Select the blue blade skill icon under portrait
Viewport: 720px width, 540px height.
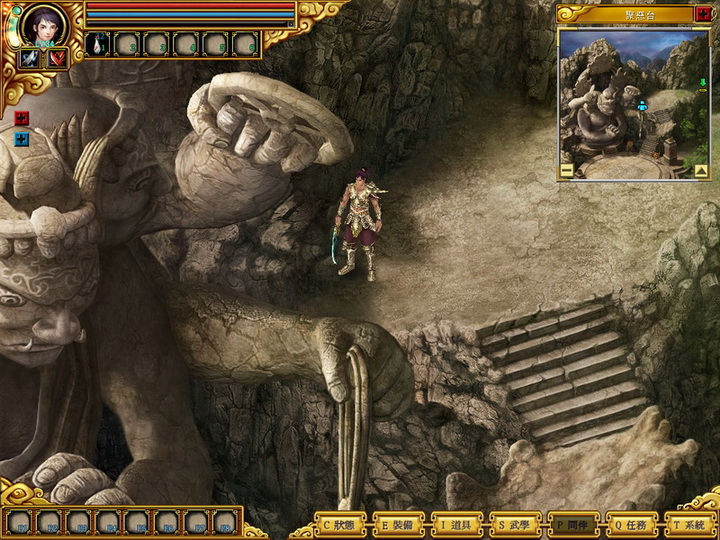28,58
